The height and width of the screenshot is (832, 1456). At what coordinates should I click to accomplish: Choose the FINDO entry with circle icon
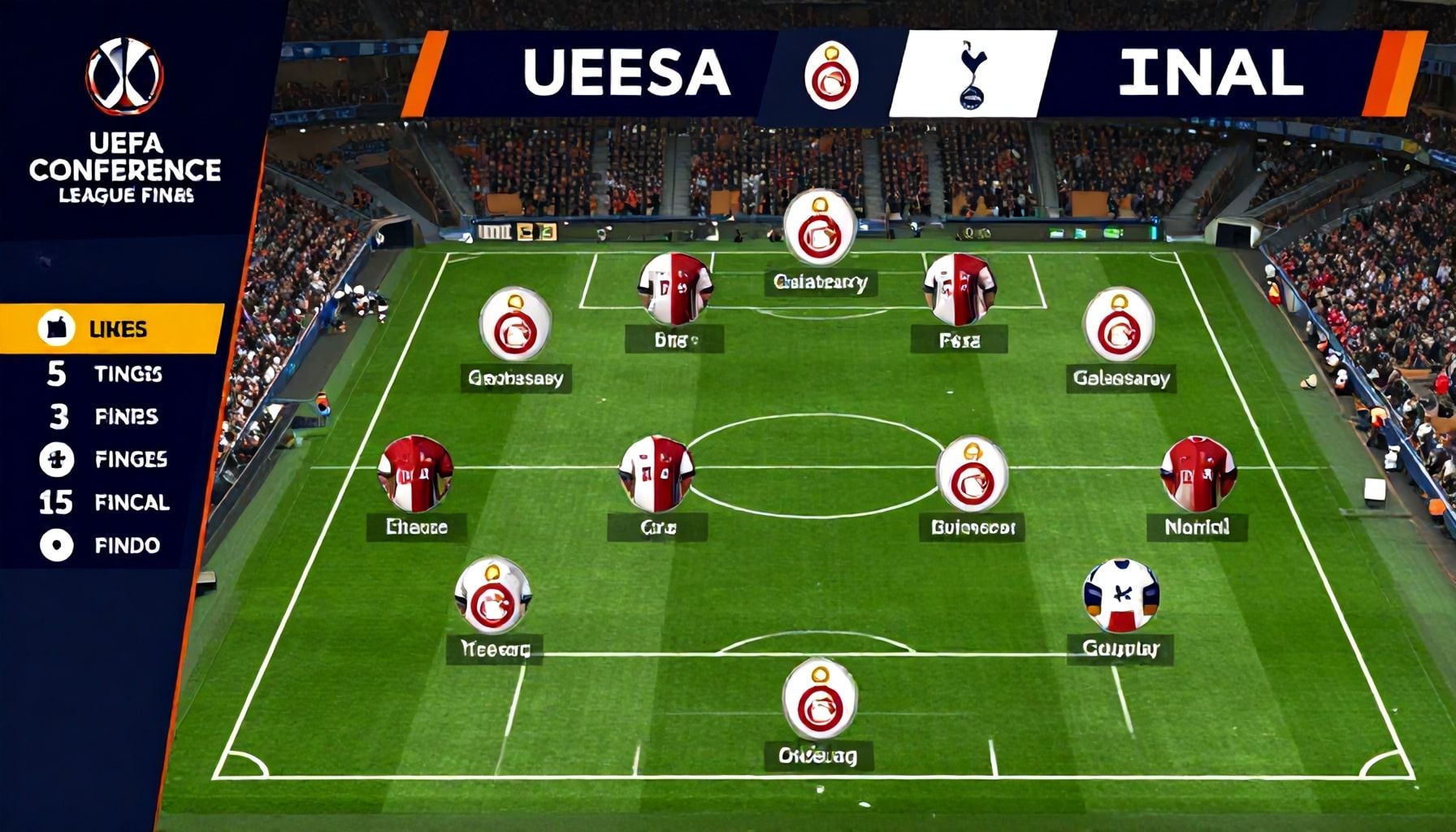111,545
